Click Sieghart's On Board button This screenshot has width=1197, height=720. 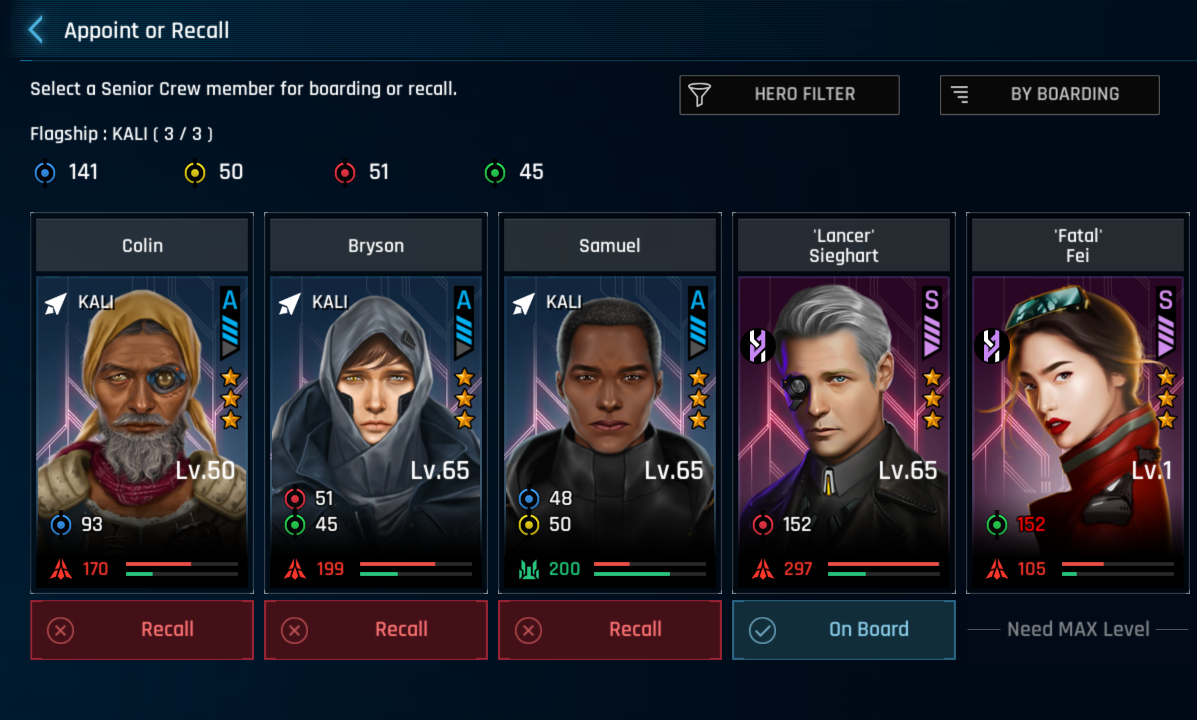[843, 630]
